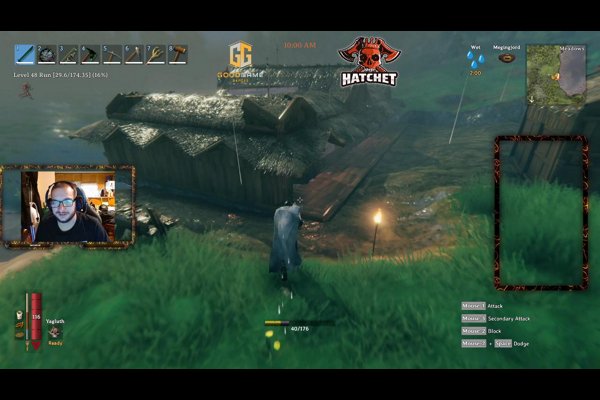Choose the axe in hotbar slot 4
Image resolution: width=600 pixels, height=400 pixels.
click(90, 54)
